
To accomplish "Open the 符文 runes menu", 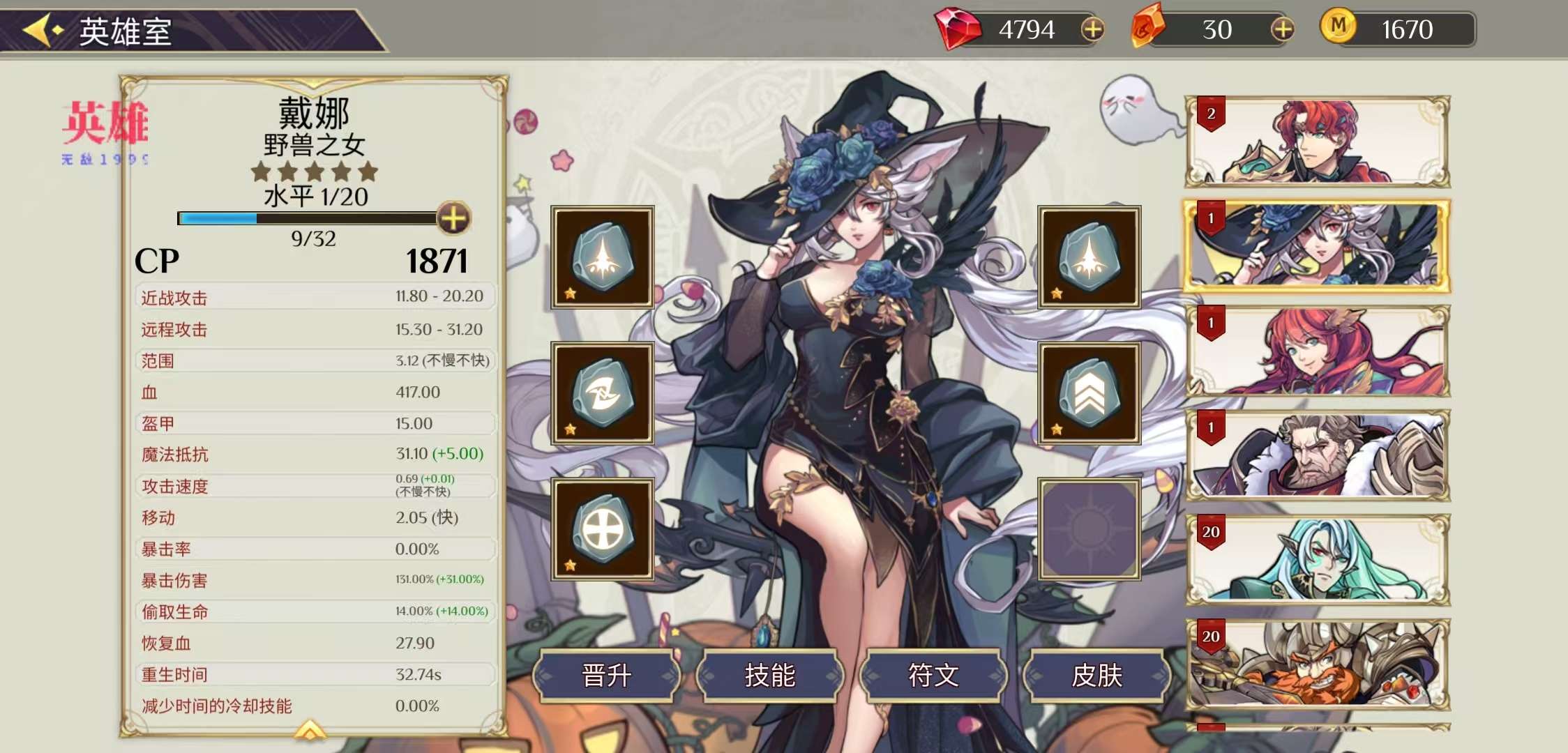I will 933,675.
